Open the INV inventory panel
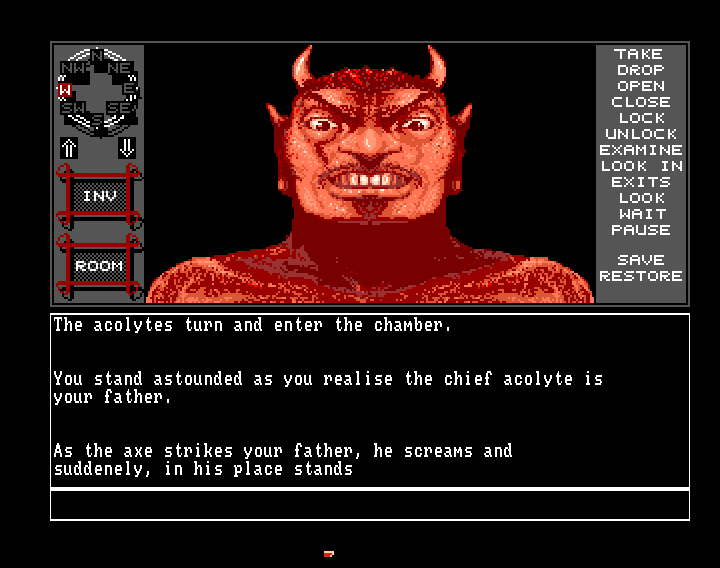 click(x=98, y=197)
